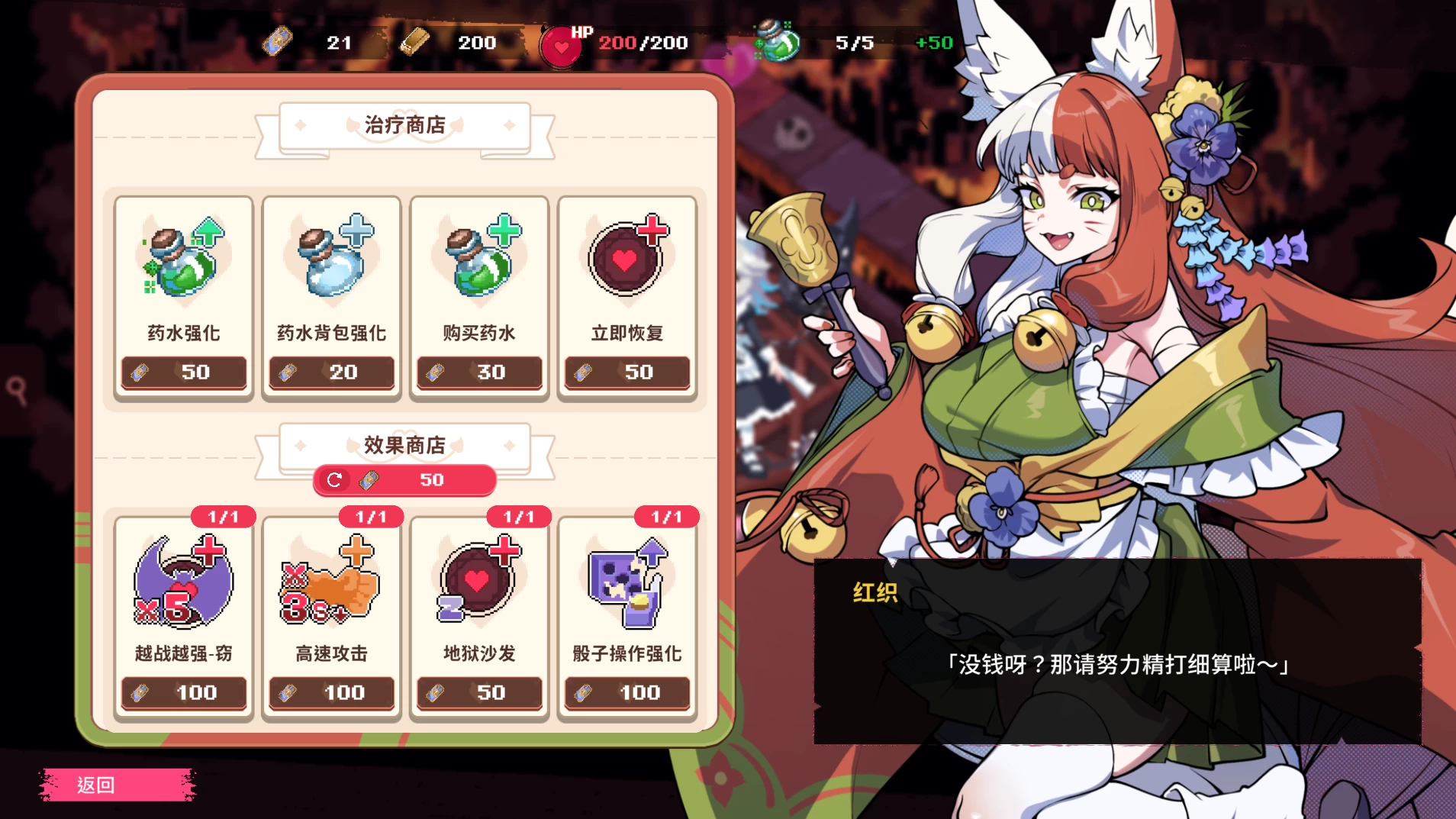Click the potion stock icon showing 5/5
Screen dimensions: 1456x819
coord(772,42)
